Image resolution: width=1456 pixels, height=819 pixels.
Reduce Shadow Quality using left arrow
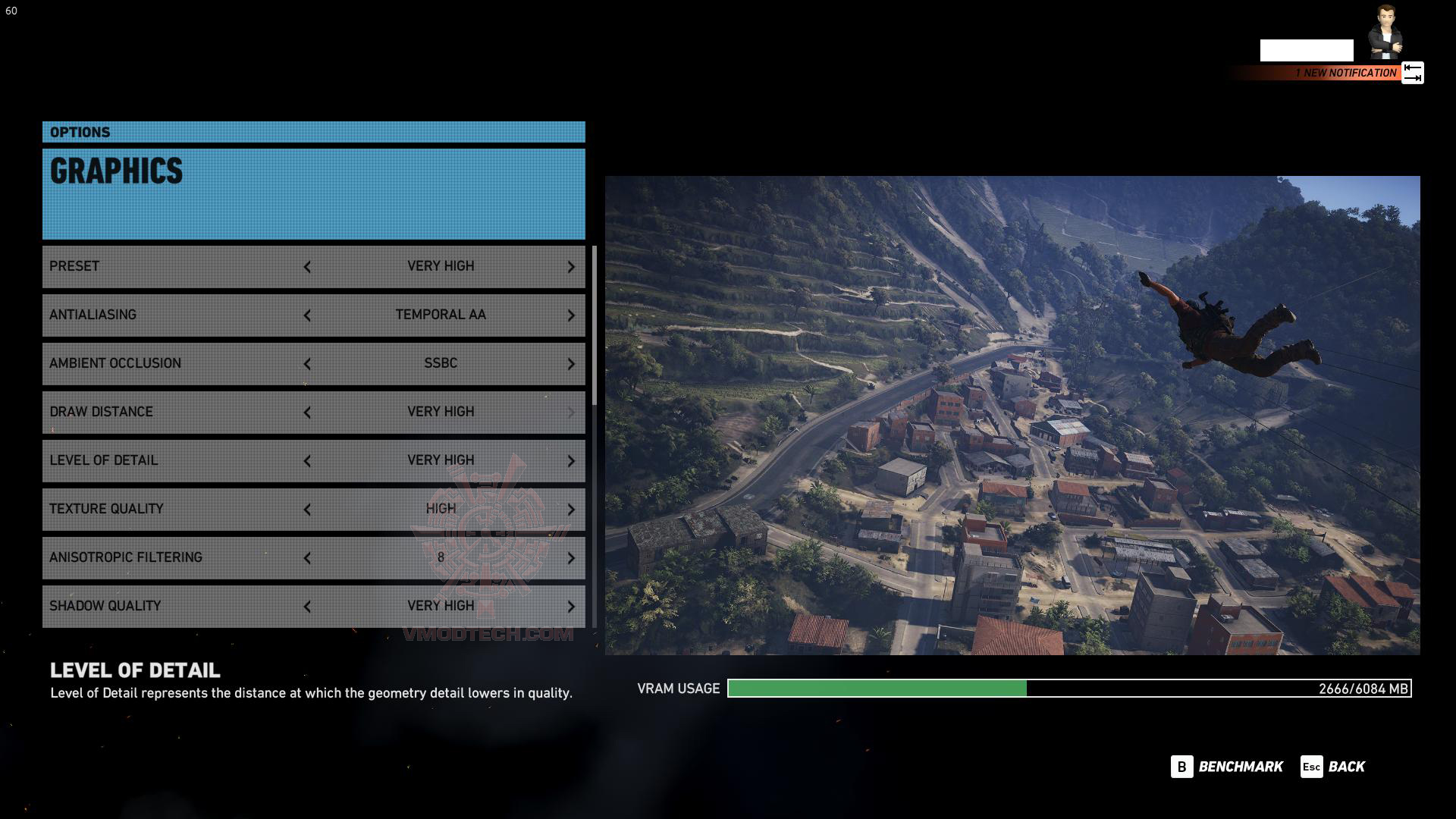coord(307,607)
